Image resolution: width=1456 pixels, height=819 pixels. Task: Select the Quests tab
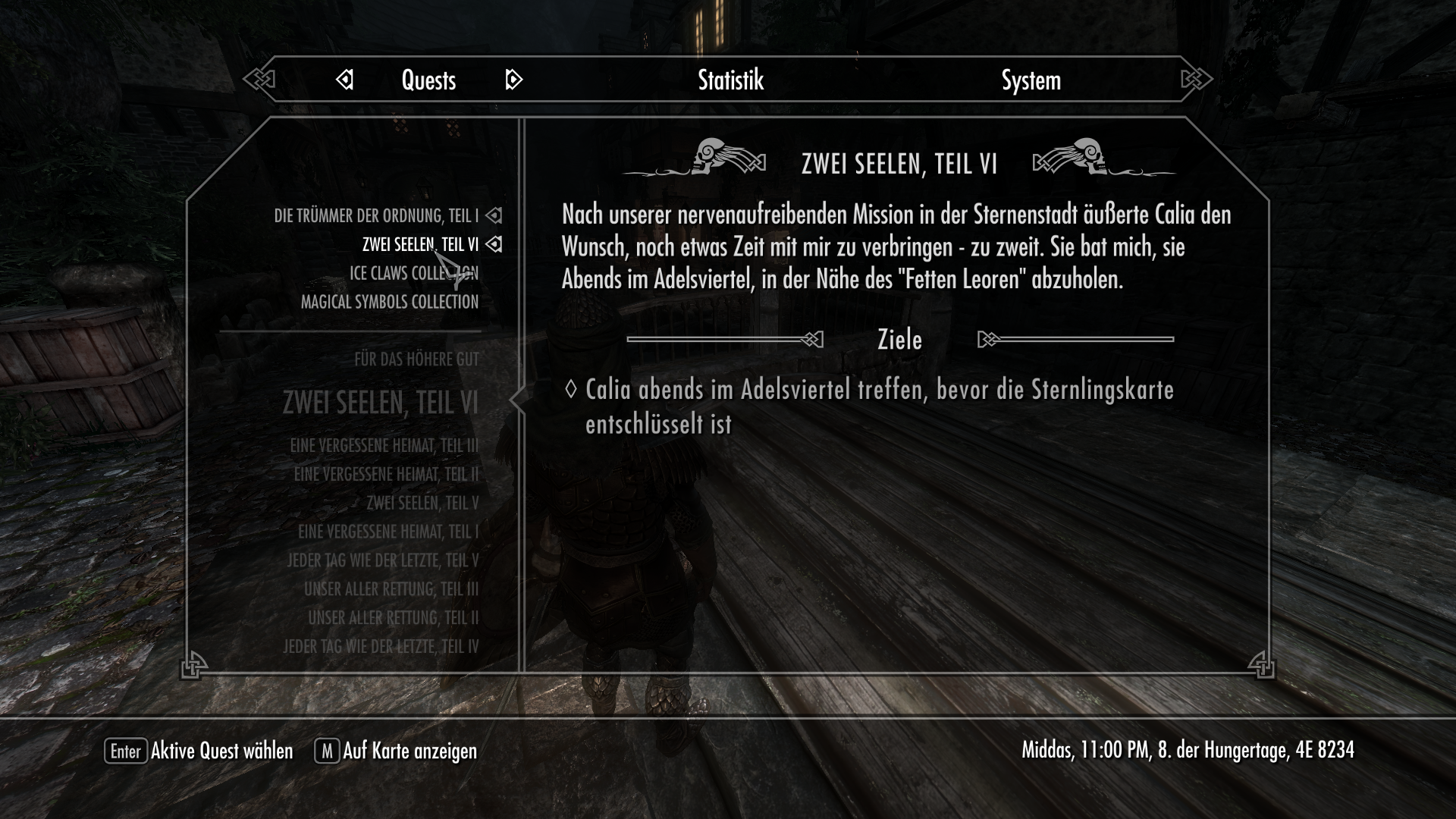click(428, 80)
